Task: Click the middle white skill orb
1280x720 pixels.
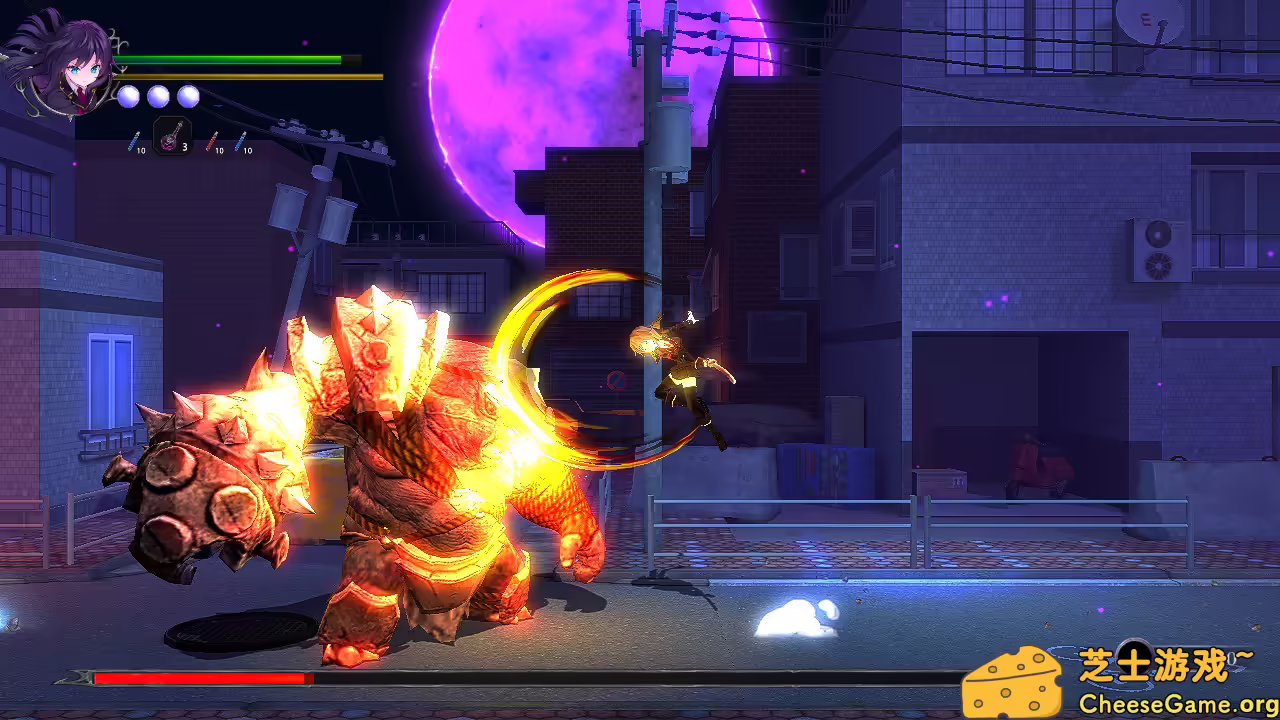Action: tap(158, 97)
